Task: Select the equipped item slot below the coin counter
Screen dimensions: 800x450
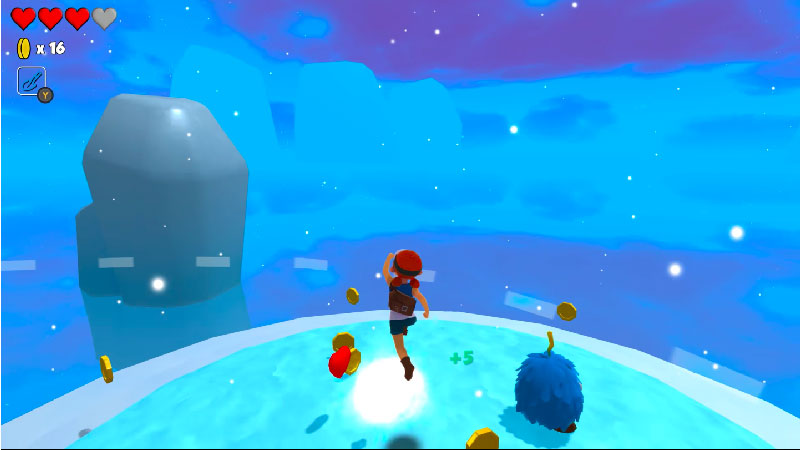Action: tap(32, 81)
